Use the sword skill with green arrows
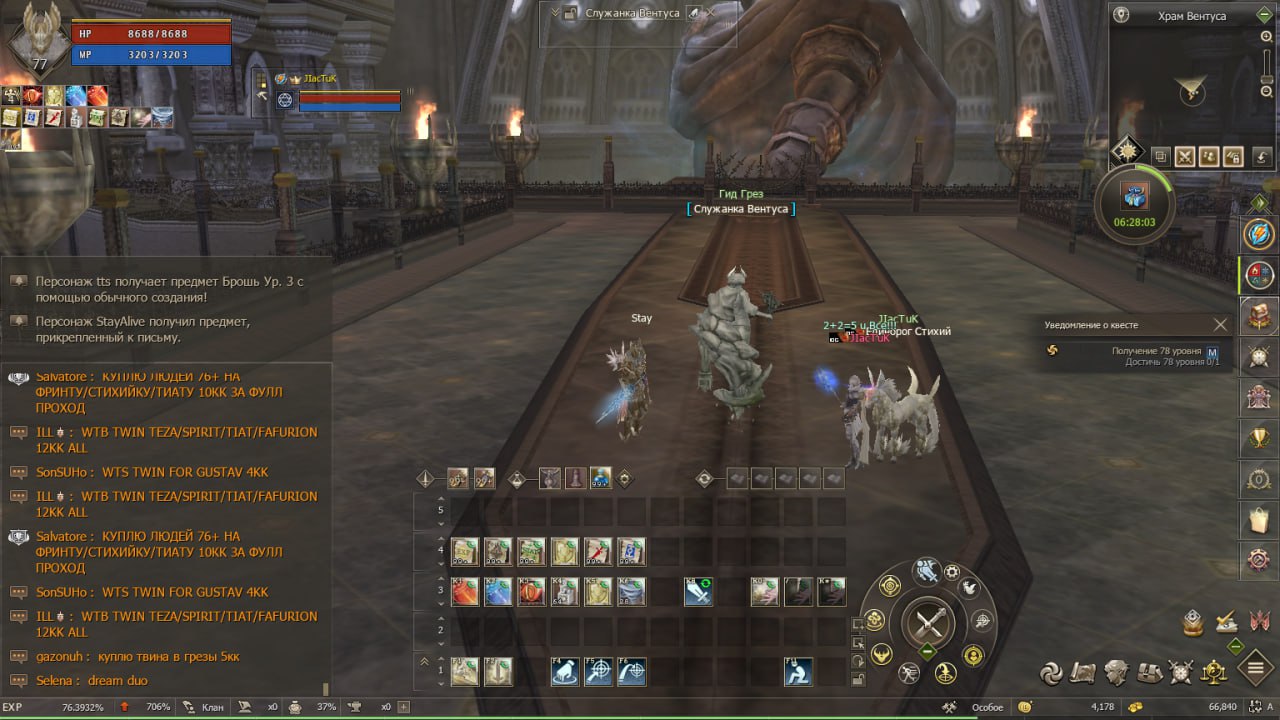The image size is (1280, 720). pos(698,592)
